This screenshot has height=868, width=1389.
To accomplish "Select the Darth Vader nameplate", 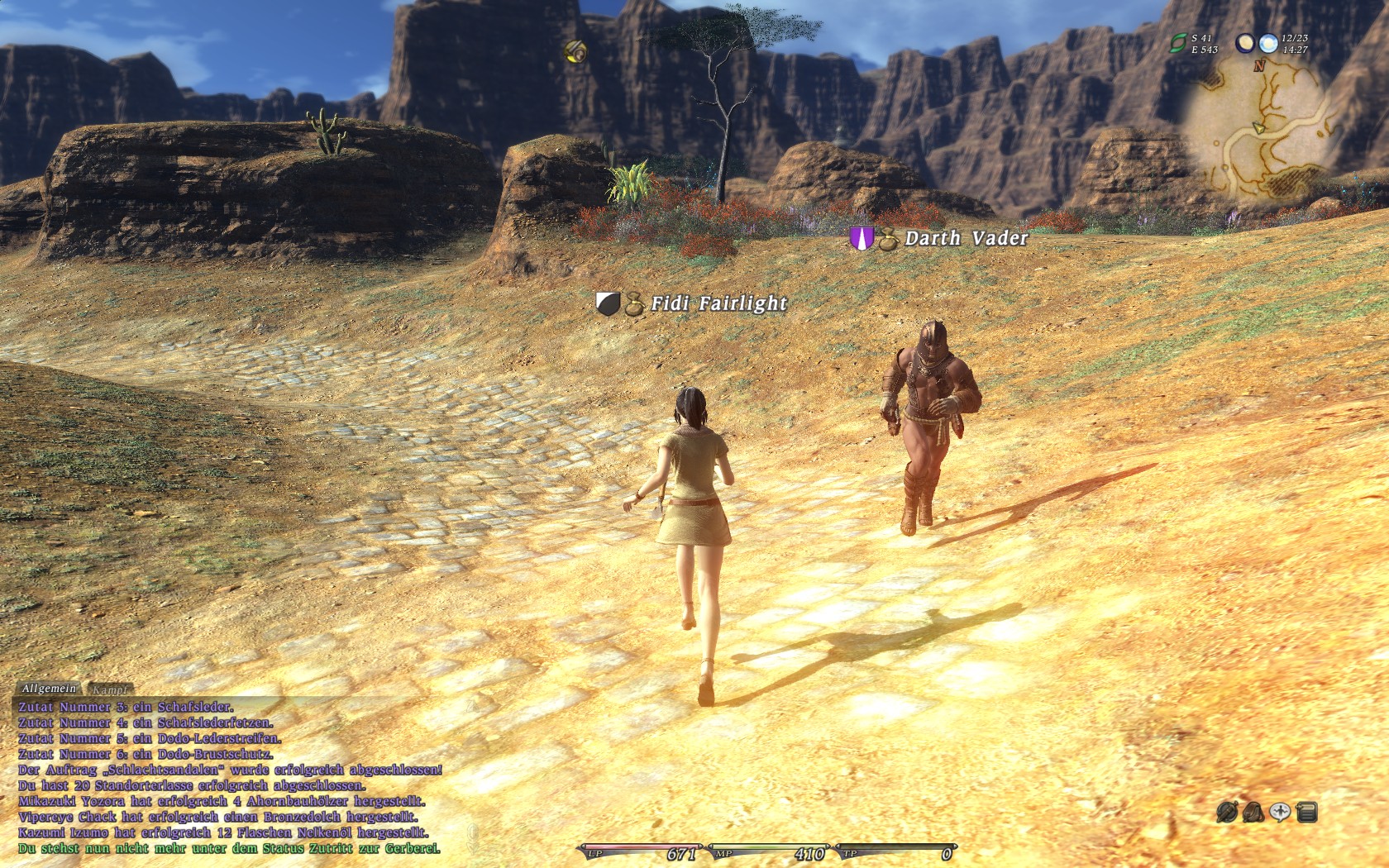I will click(x=966, y=238).
